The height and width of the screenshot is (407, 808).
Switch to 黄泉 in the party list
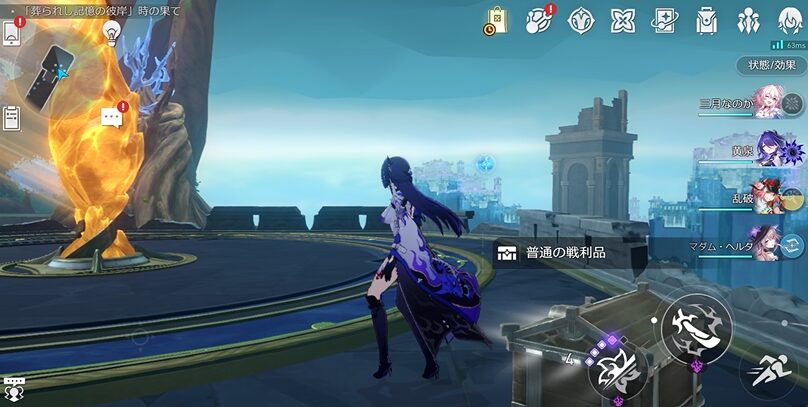coord(770,150)
